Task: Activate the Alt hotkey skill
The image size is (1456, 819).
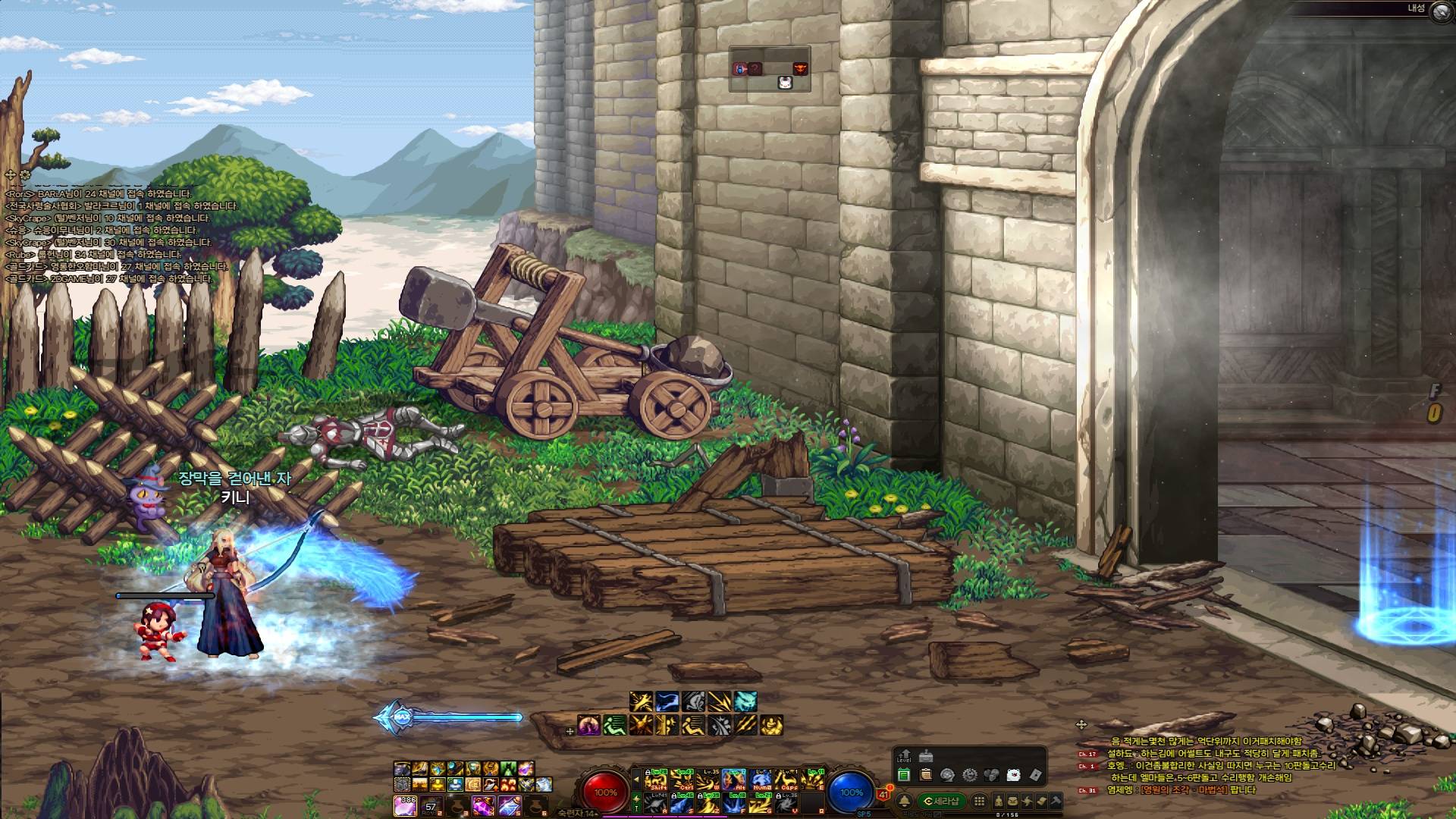Action: [733, 780]
